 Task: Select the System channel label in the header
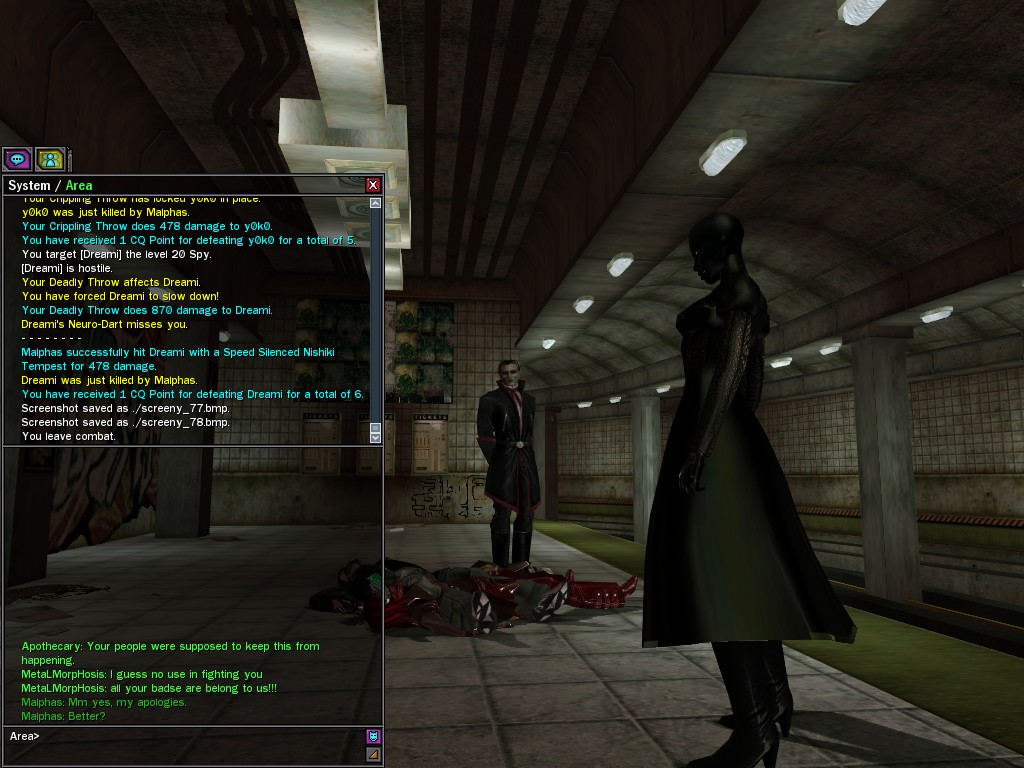(x=28, y=185)
